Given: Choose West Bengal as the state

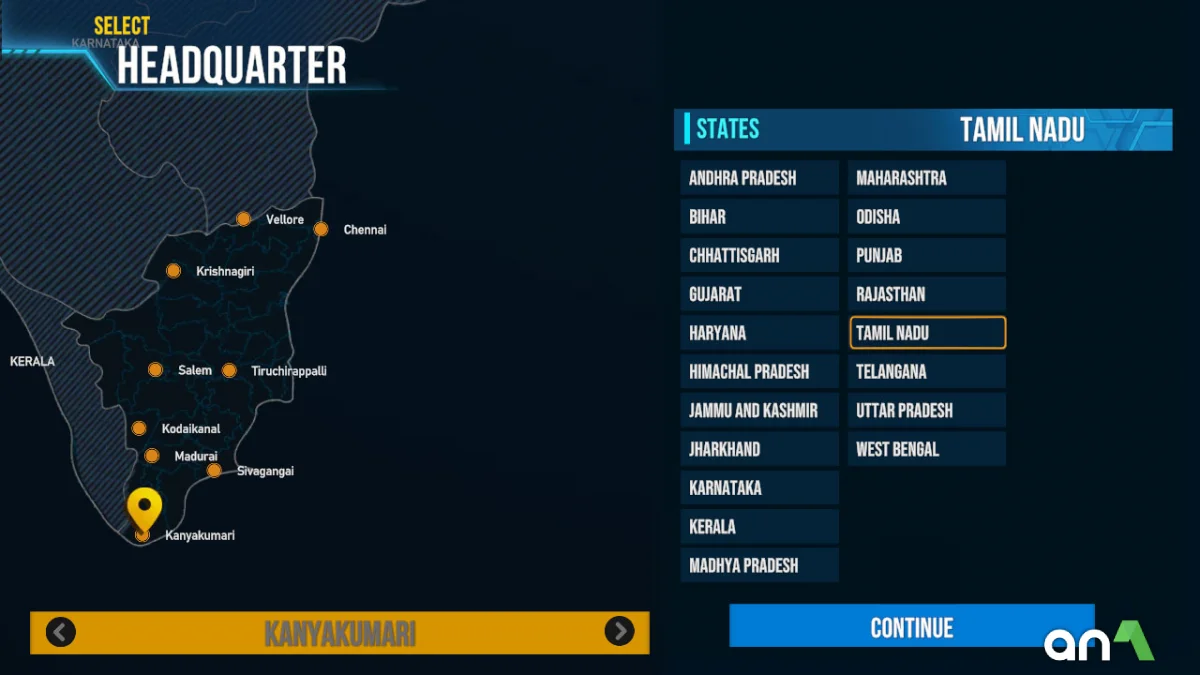Looking at the screenshot, I should [926, 449].
